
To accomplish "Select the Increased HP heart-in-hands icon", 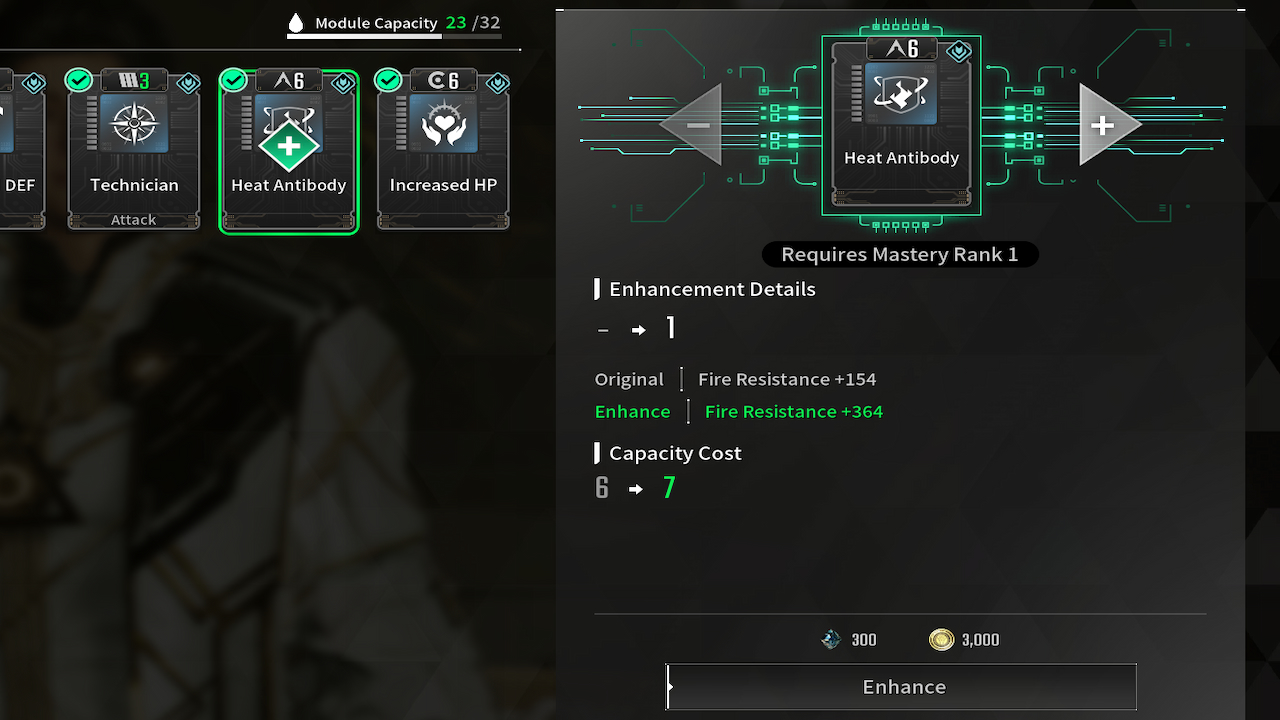I will tap(443, 124).
